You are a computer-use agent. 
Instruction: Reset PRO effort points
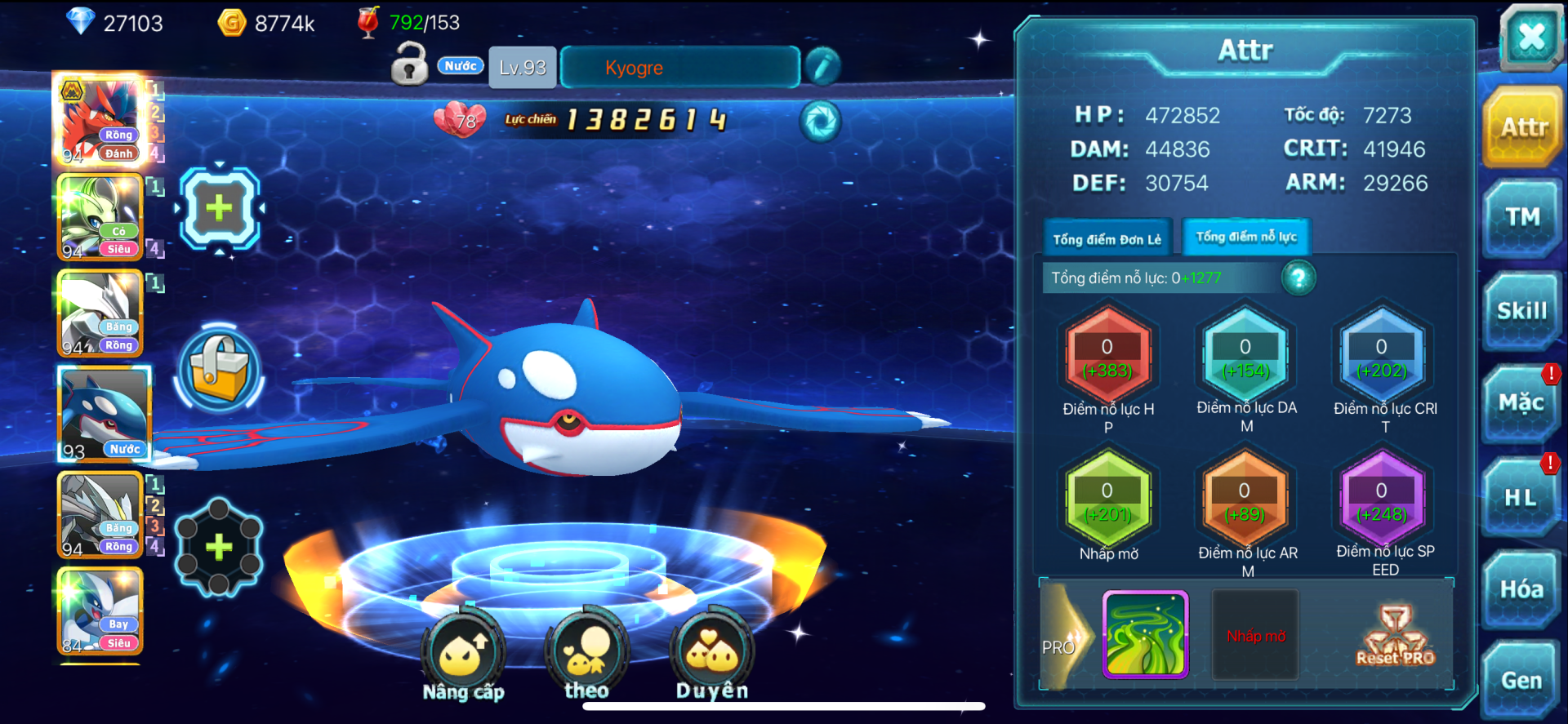[x=1395, y=636]
